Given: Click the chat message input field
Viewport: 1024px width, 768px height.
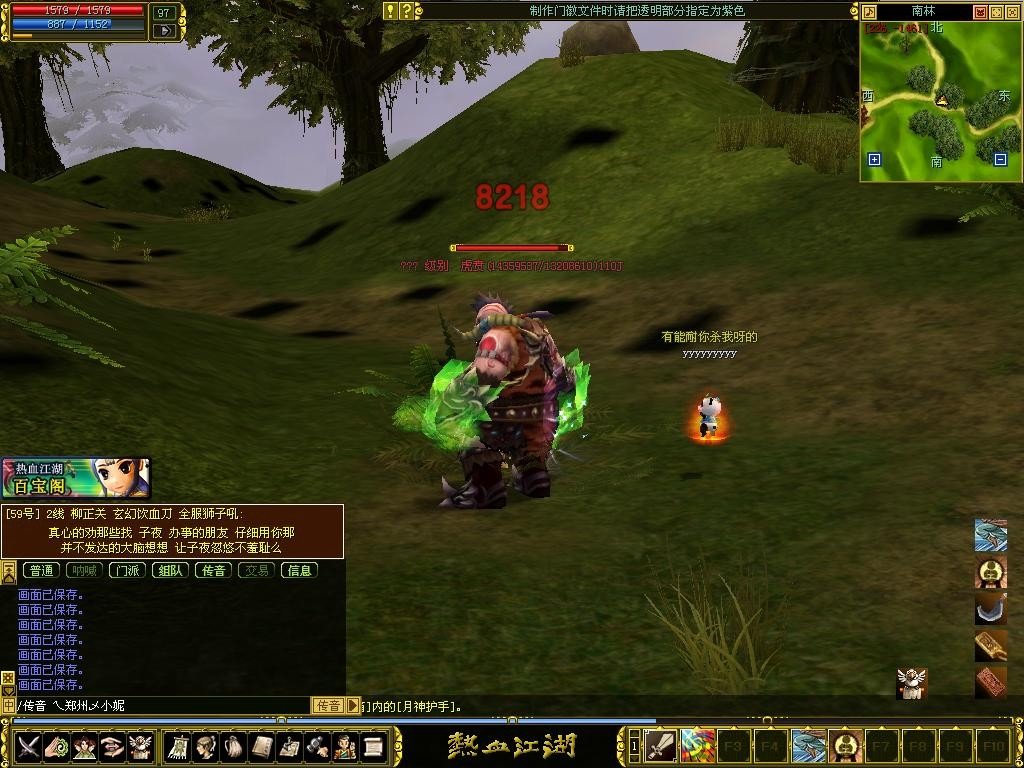Looking at the screenshot, I should pos(160,706).
